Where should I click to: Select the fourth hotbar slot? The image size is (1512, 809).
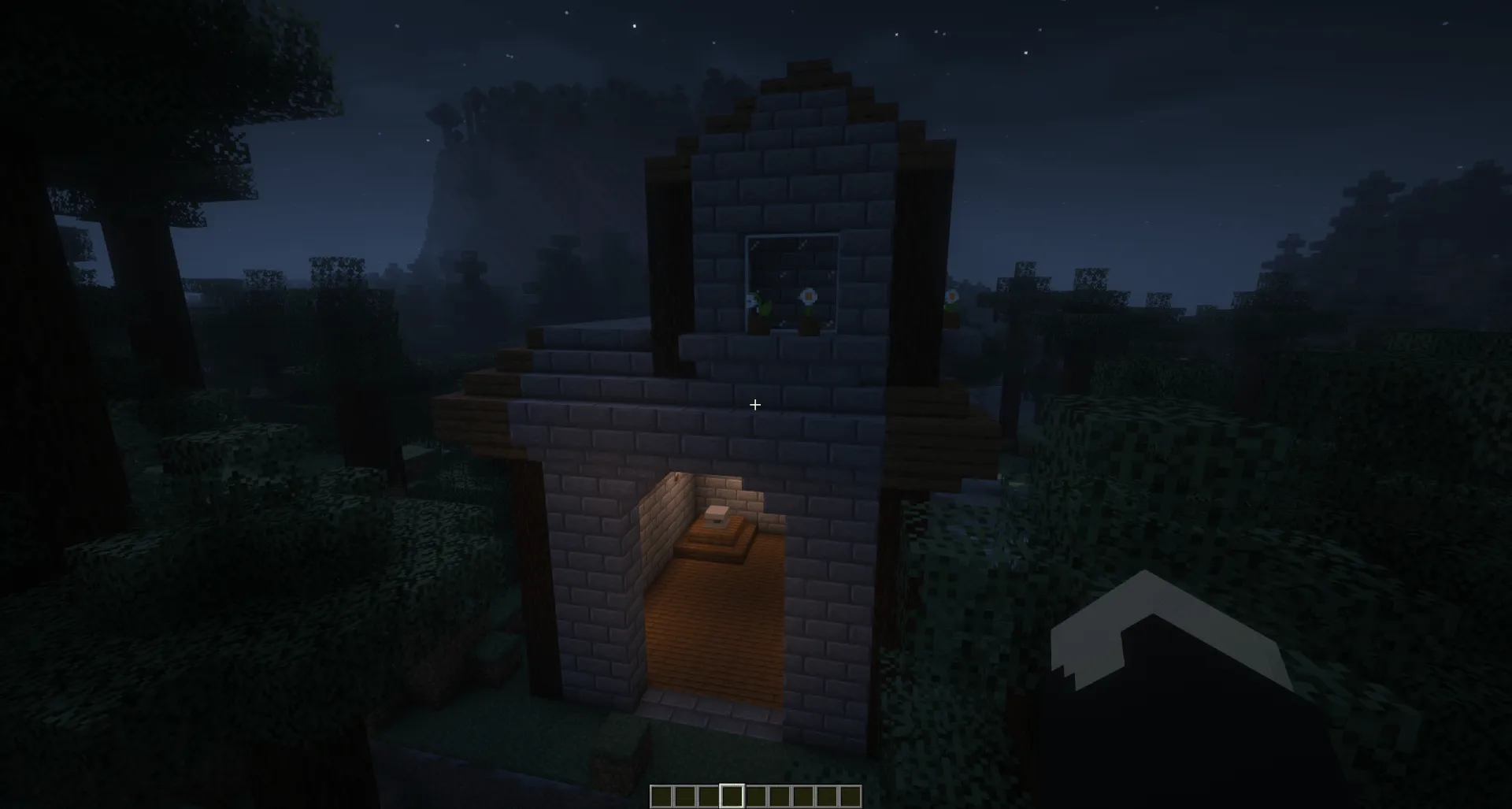(x=732, y=796)
